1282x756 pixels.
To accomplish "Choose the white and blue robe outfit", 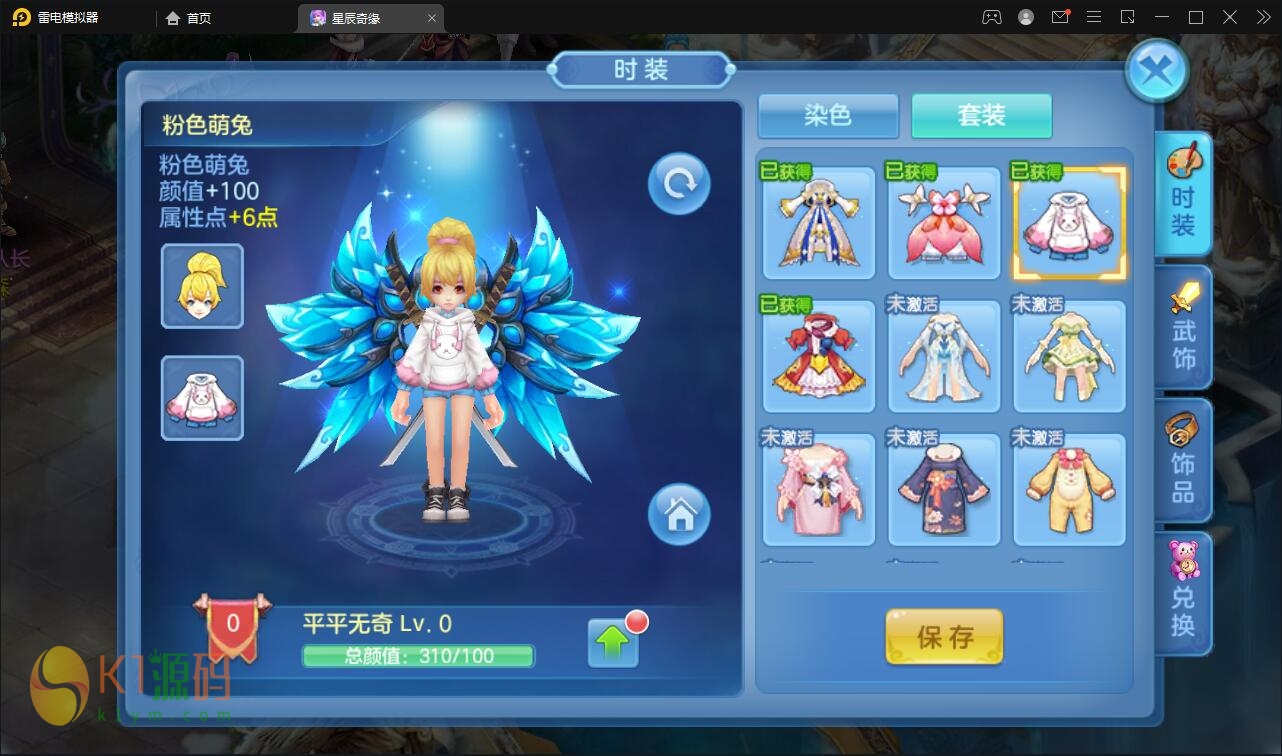I will [x=819, y=224].
